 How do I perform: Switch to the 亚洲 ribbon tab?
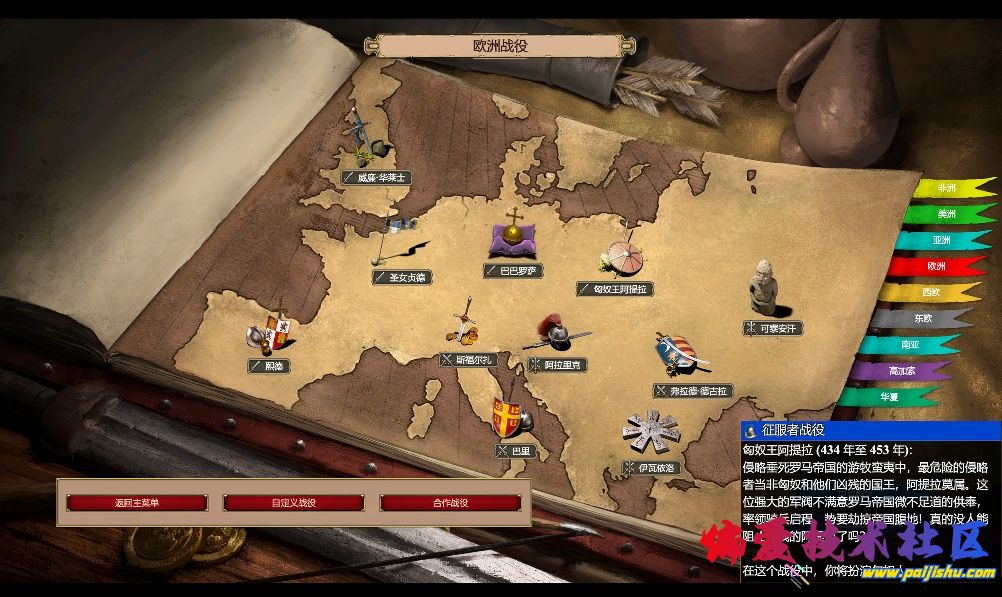(x=940, y=240)
